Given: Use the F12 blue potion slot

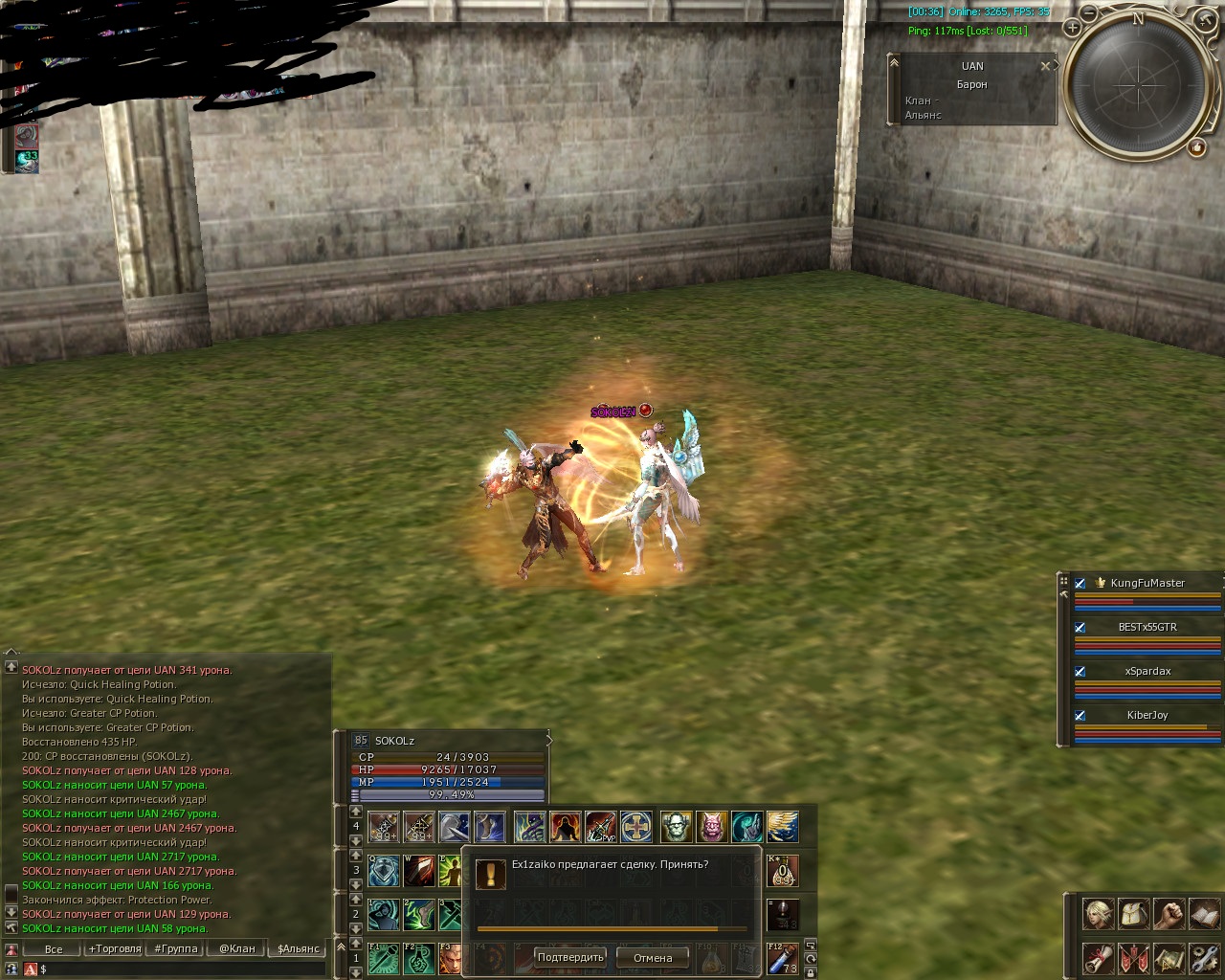Looking at the screenshot, I should point(782,958).
